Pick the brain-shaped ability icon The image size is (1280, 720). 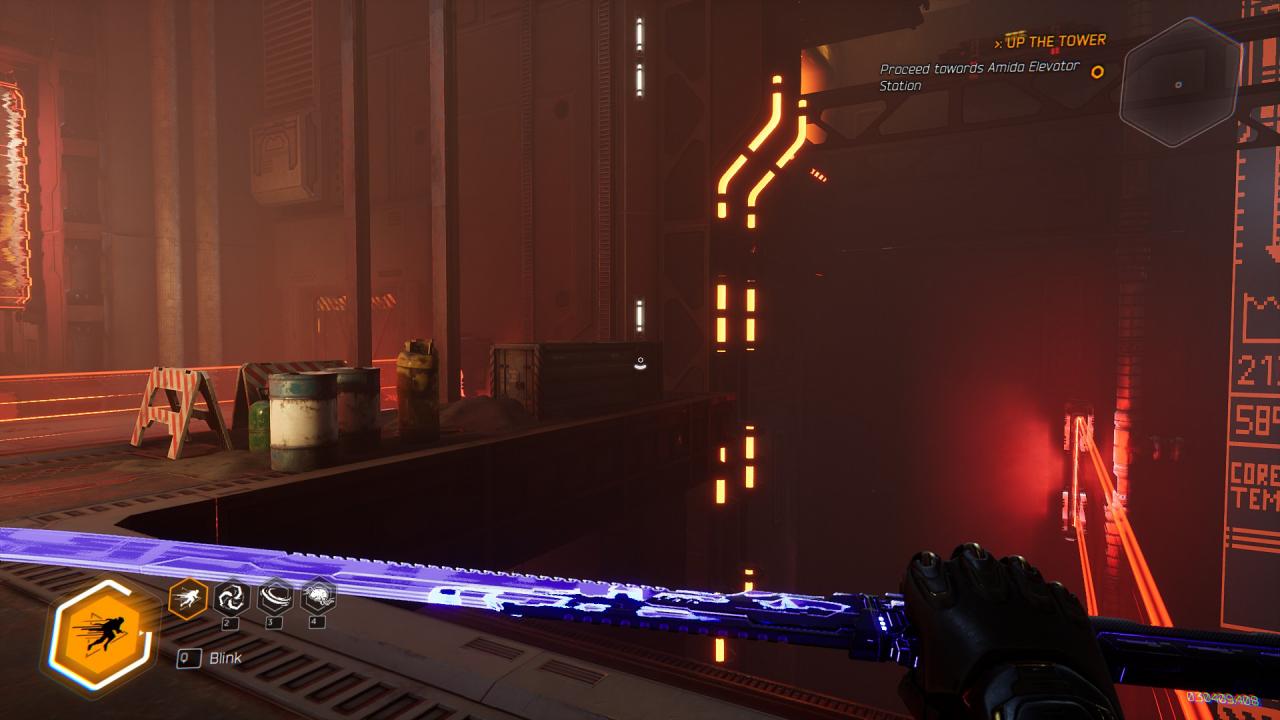point(318,598)
